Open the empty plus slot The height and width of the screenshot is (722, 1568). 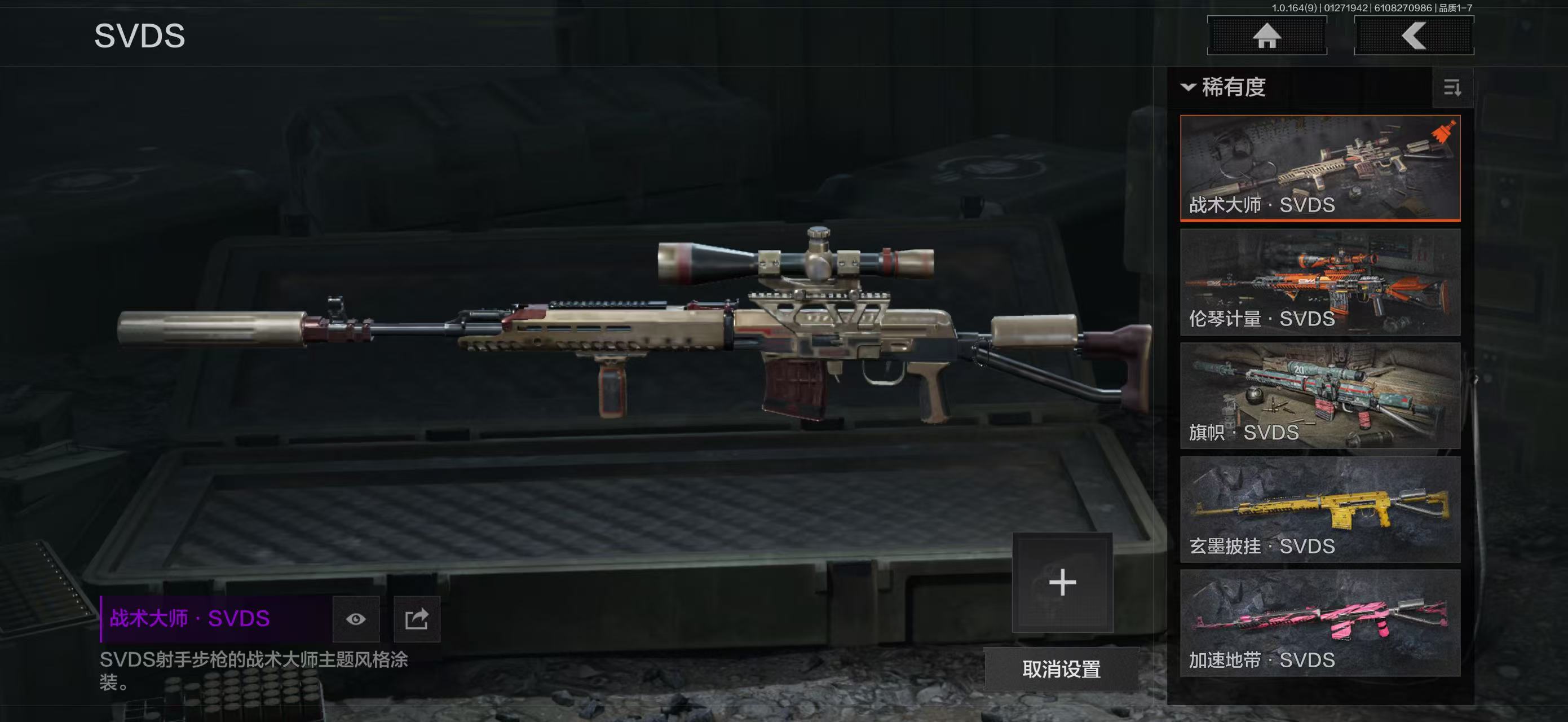point(1062,583)
